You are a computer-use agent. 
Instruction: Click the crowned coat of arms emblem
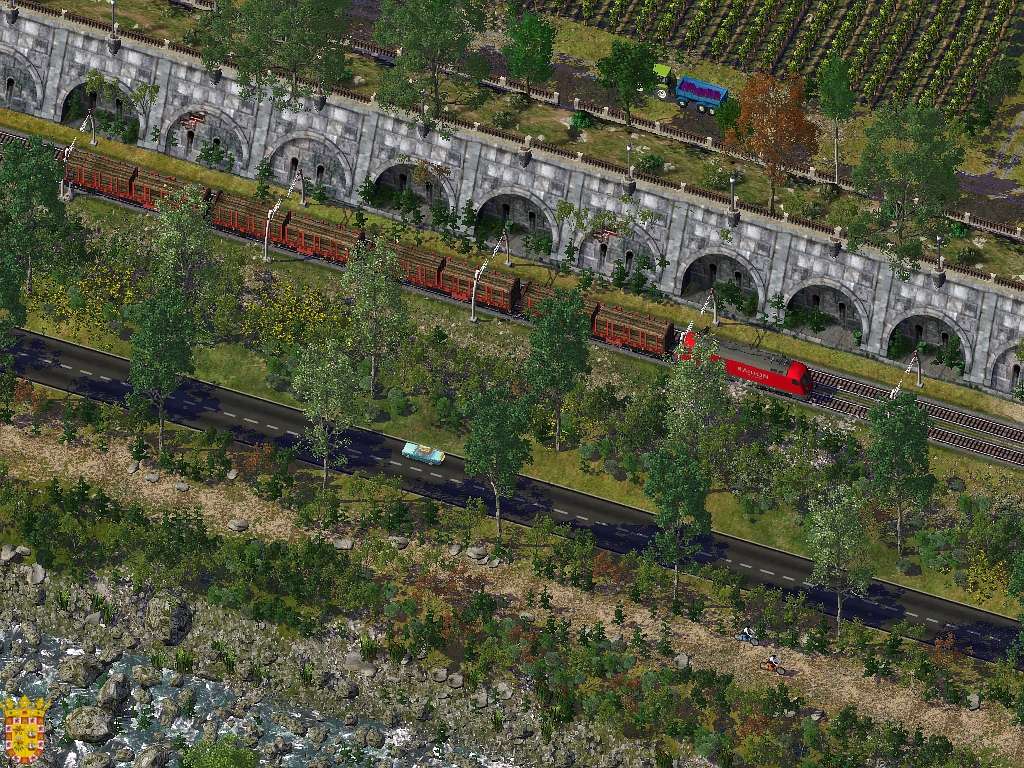pyautogui.click(x=25, y=729)
